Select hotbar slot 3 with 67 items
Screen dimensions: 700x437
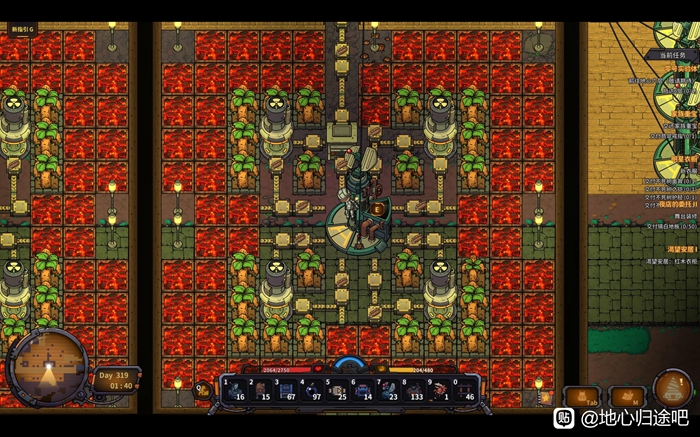pyautogui.click(x=287, y=389)
